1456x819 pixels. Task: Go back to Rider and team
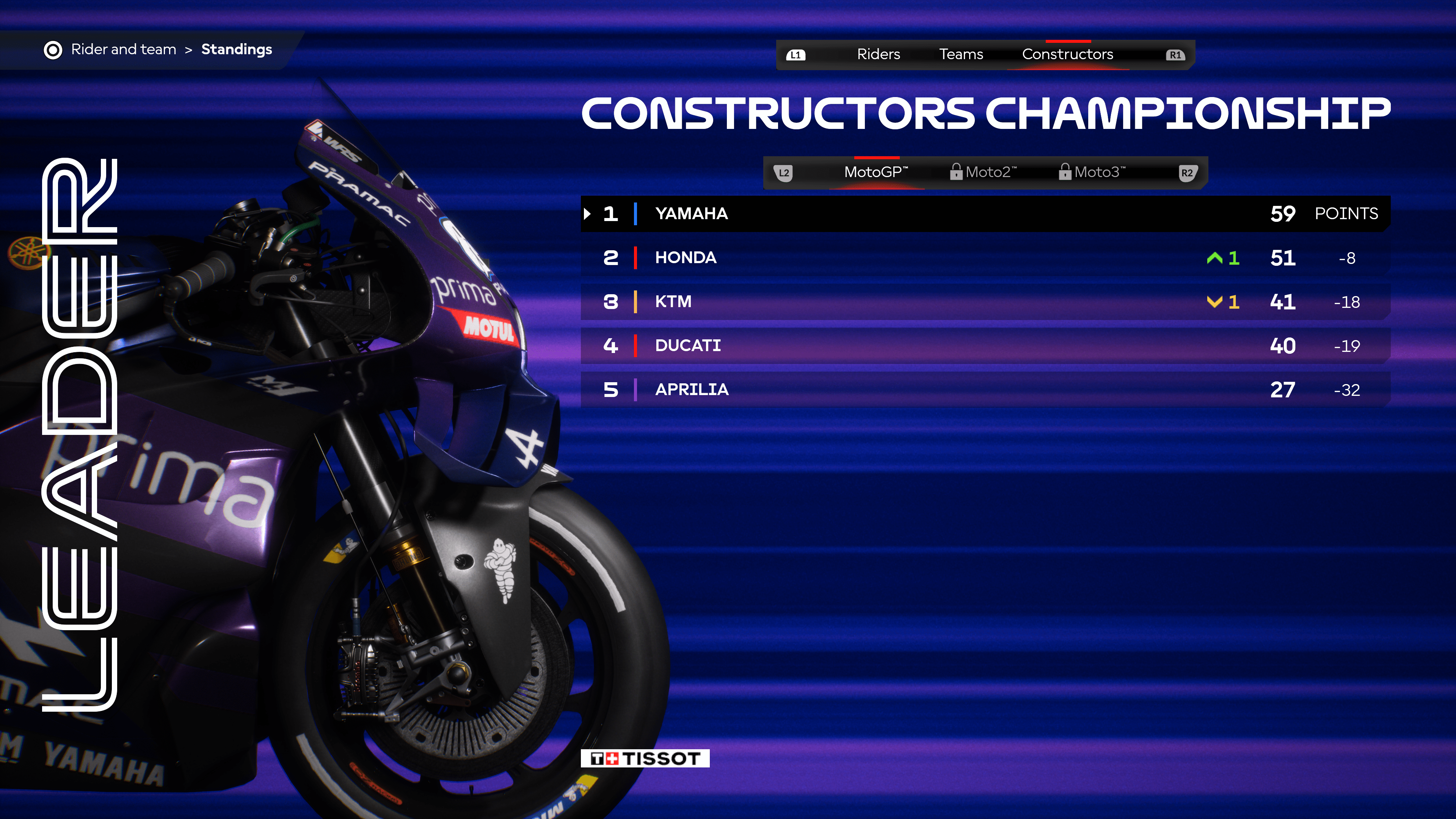[123, 50]
